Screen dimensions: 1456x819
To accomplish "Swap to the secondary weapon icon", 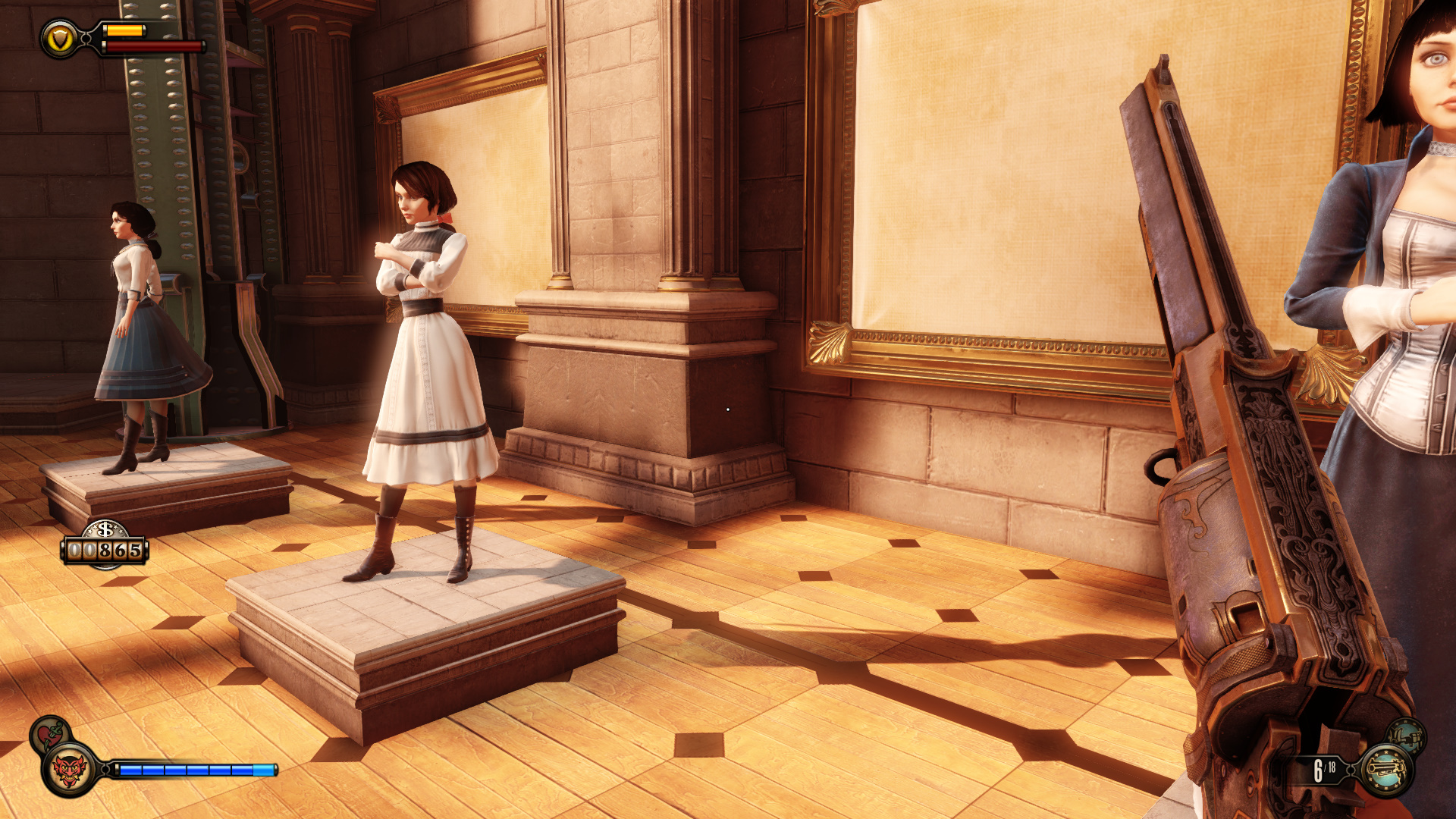I will tap(1407, 735).
